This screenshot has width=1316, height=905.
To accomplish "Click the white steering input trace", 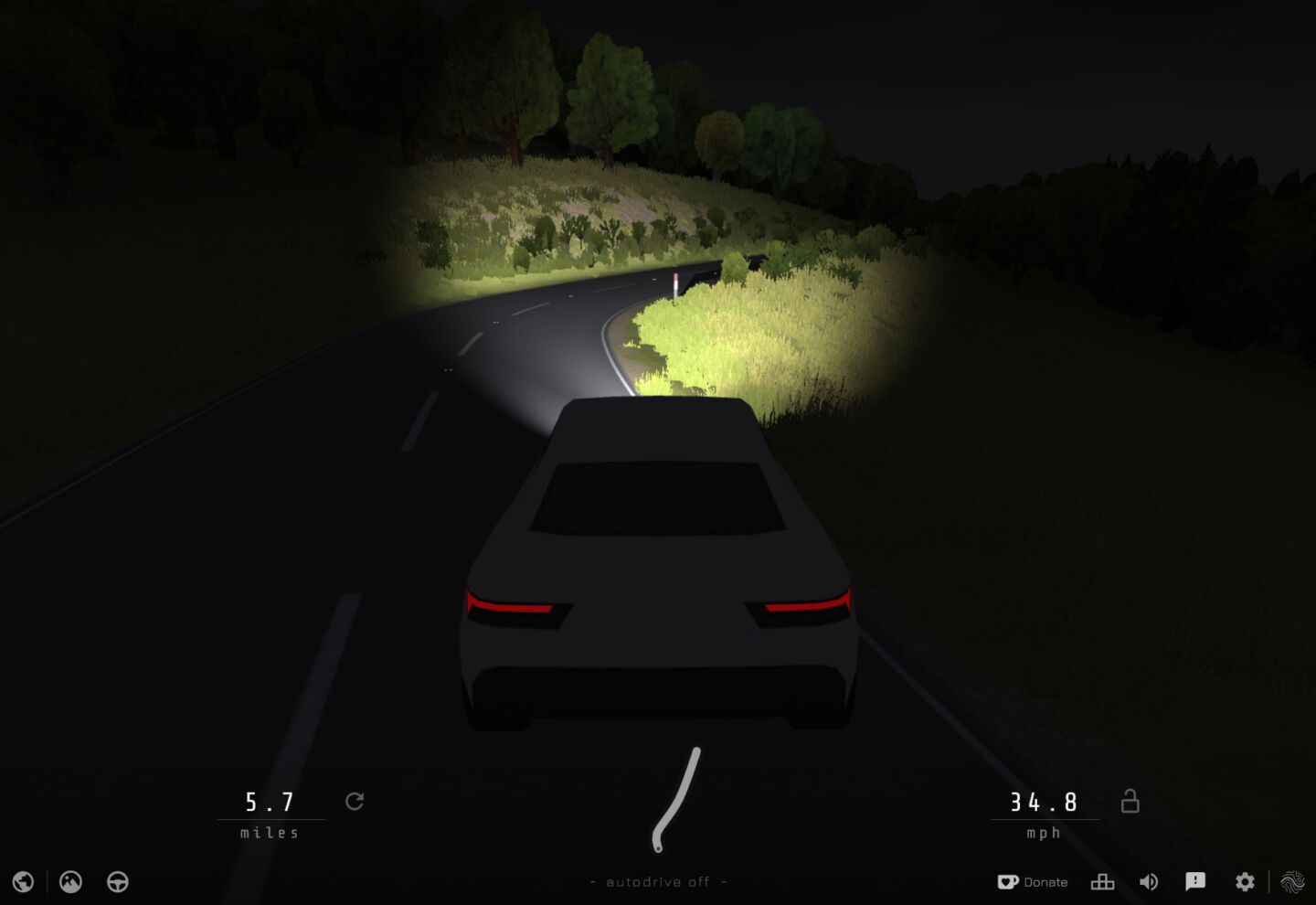I will tap(676, 795).
